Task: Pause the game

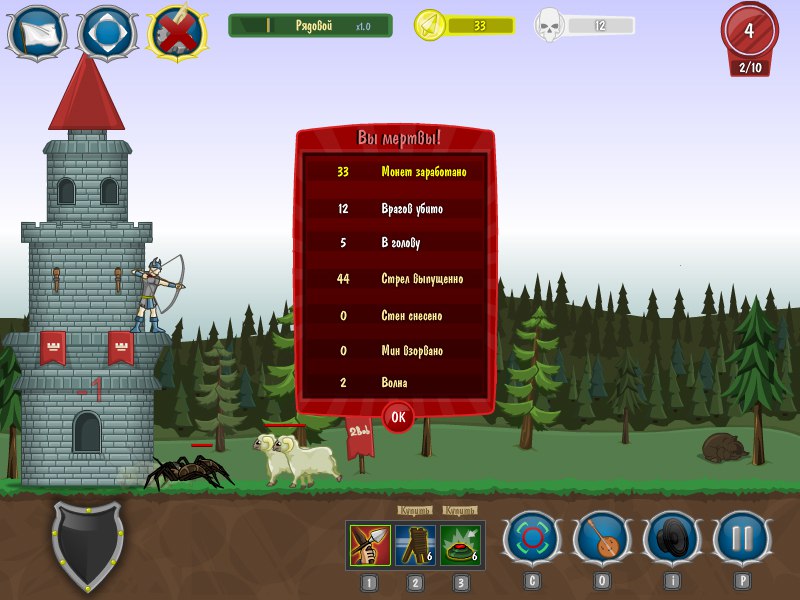Action: (741, 540)
